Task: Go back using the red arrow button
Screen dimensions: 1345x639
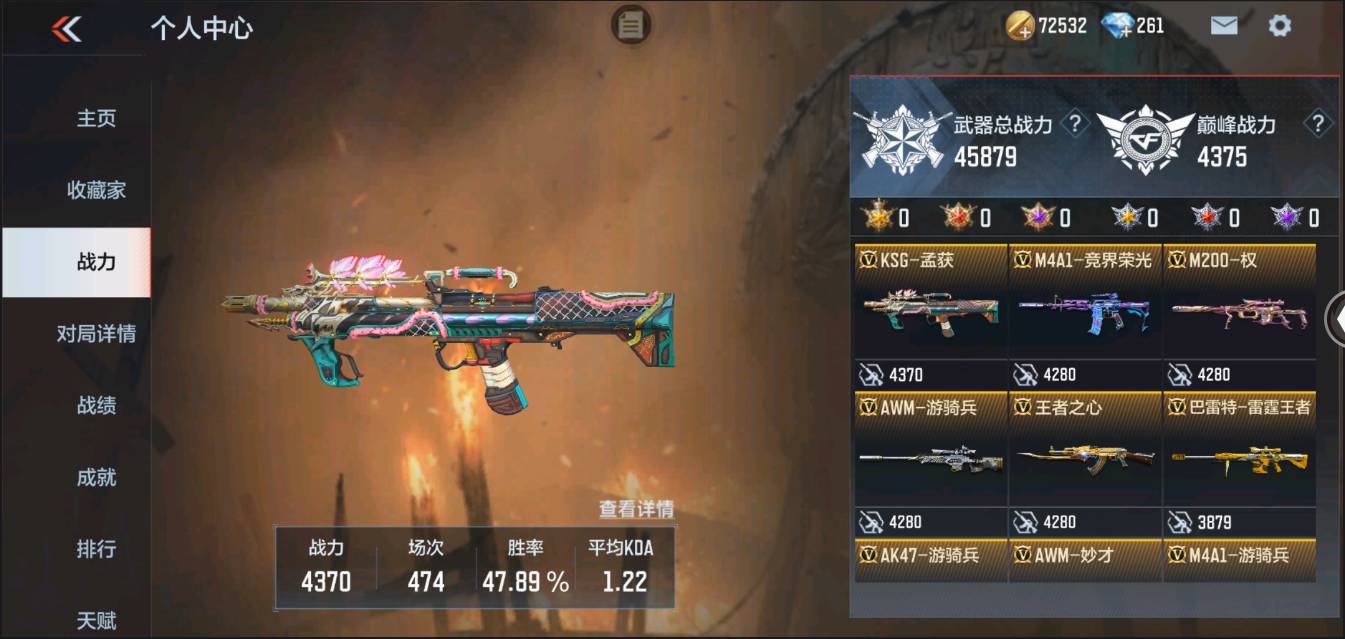Action: pyautogui.click(x=66, y=29)
